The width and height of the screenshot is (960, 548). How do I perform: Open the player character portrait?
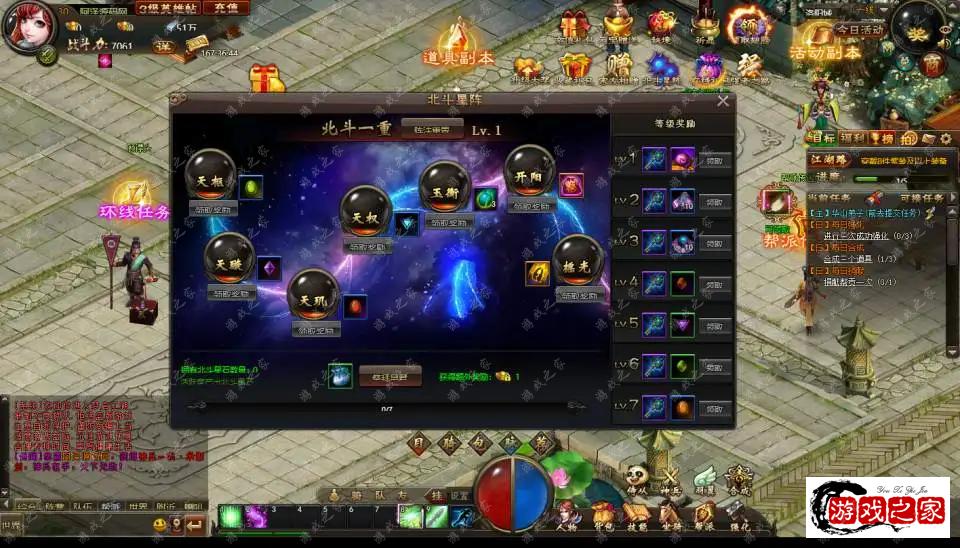coord(28,28)
